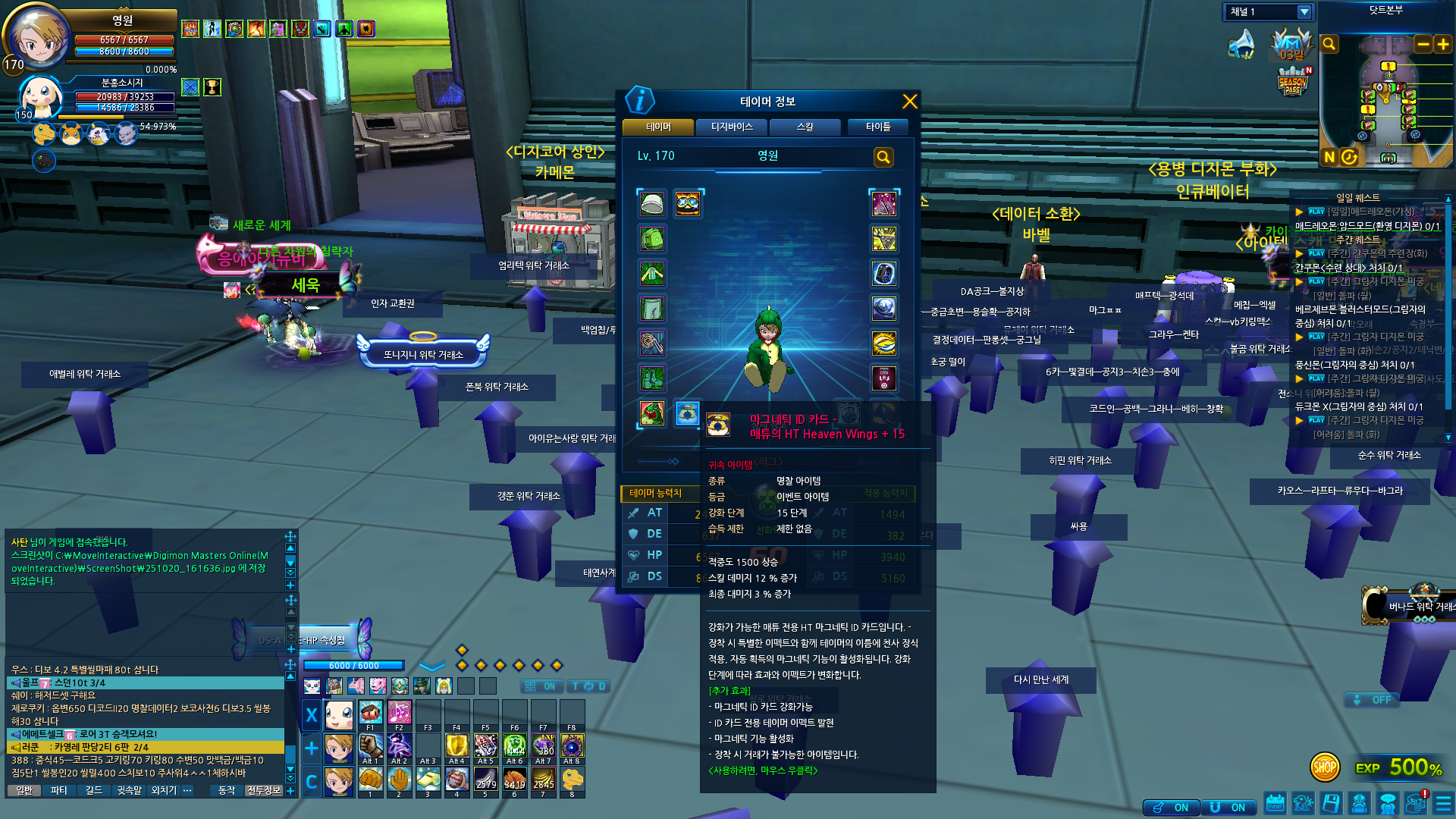Viewport: 1456px width, 819px height.
Task: Zoom out the minimap with minus button
Action: 1423,45
